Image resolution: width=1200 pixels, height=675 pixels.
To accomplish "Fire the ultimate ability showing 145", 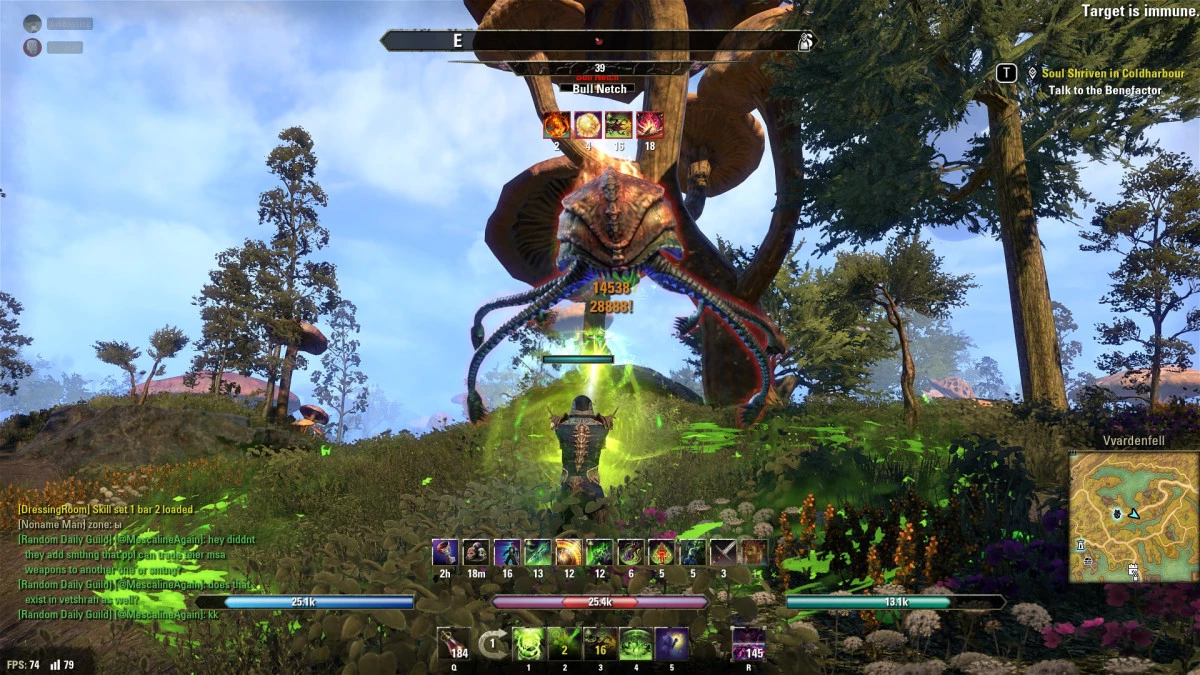I will (748, 643).
